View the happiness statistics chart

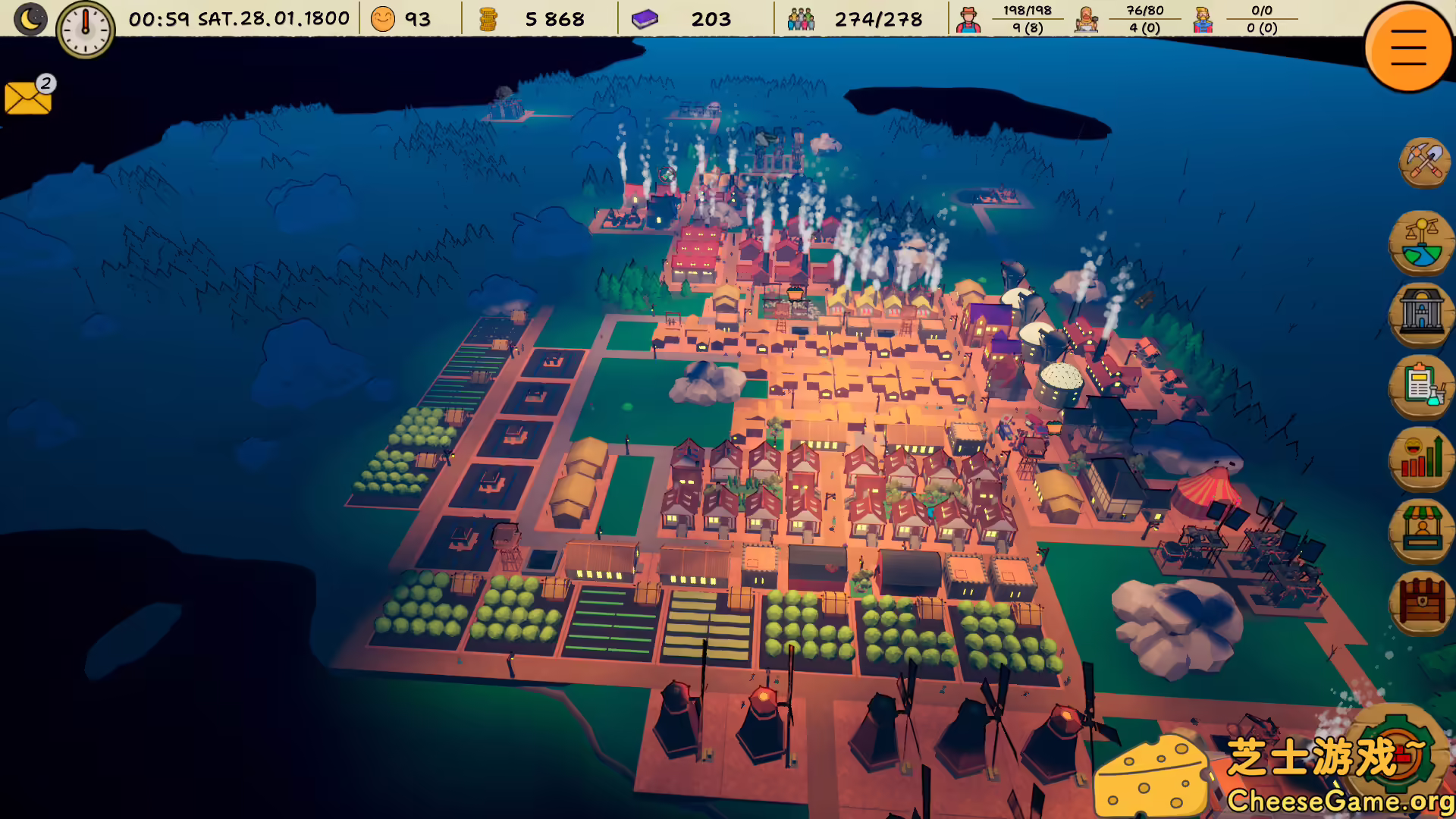click(1421, 459)
